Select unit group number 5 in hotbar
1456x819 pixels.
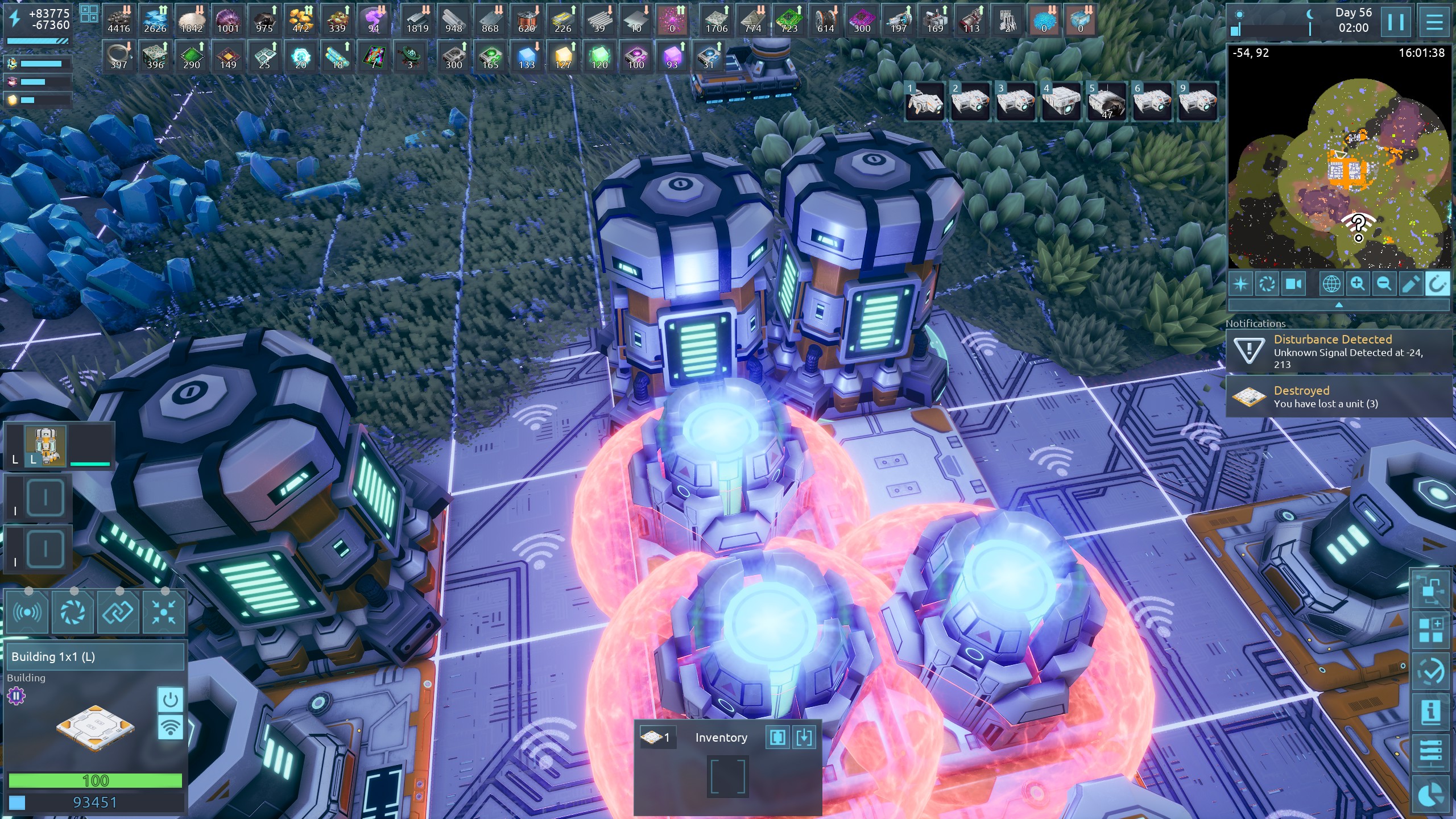point(1106,101)
